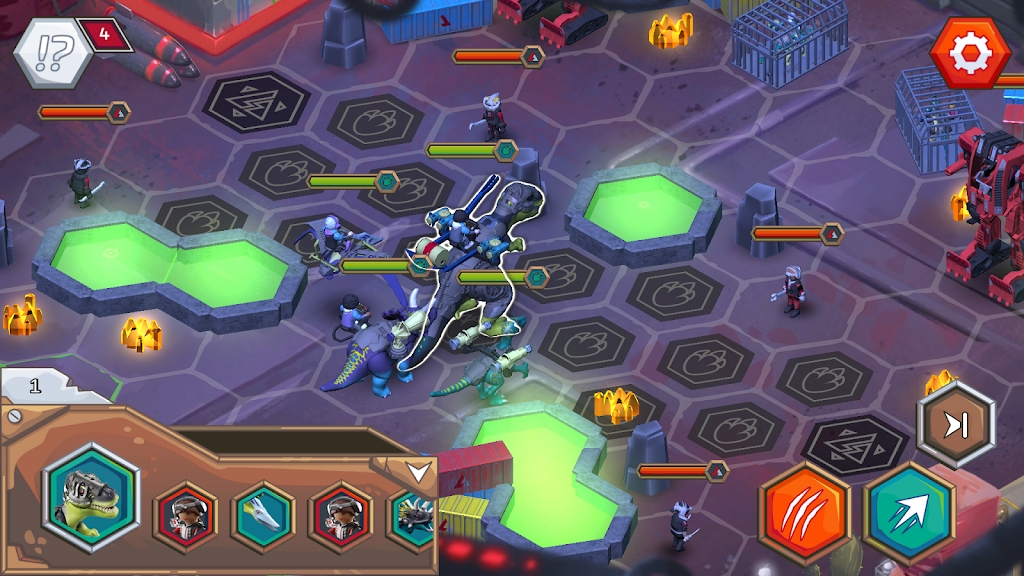End the turn with the skip button

pyautogui.click(x=956, y=425)
